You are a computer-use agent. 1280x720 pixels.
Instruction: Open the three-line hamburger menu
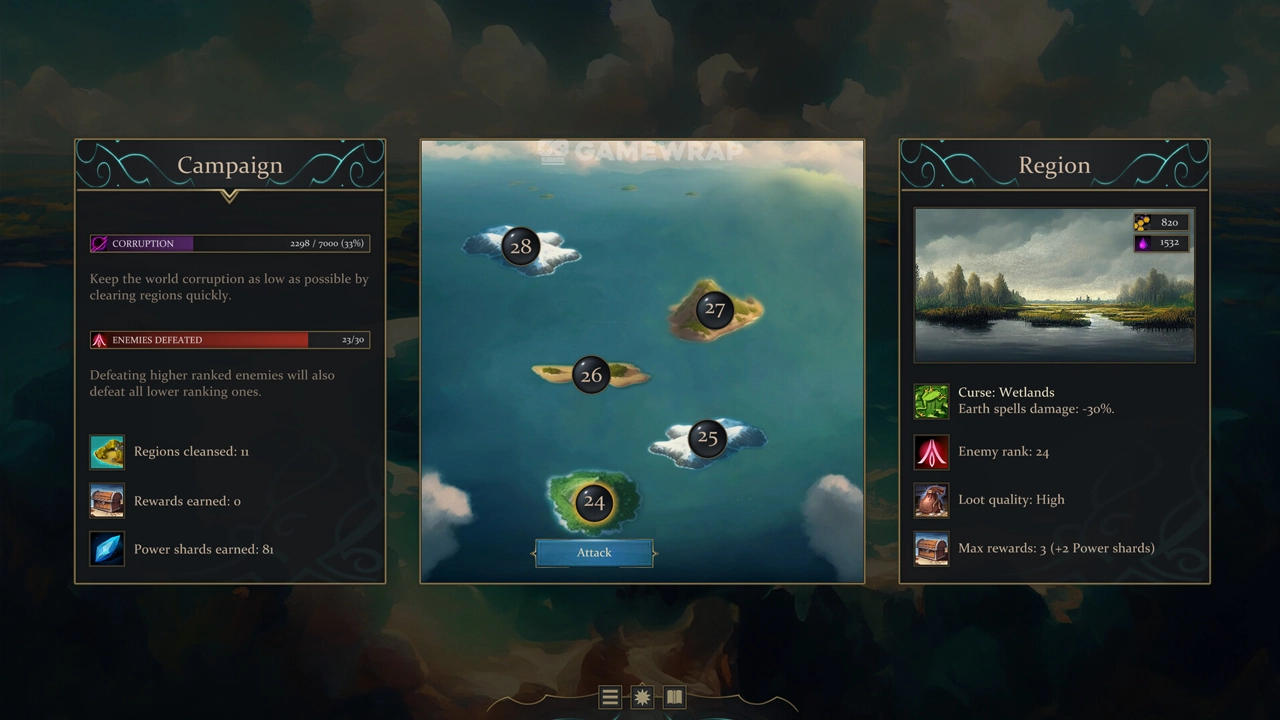click(x=610, y=698)
